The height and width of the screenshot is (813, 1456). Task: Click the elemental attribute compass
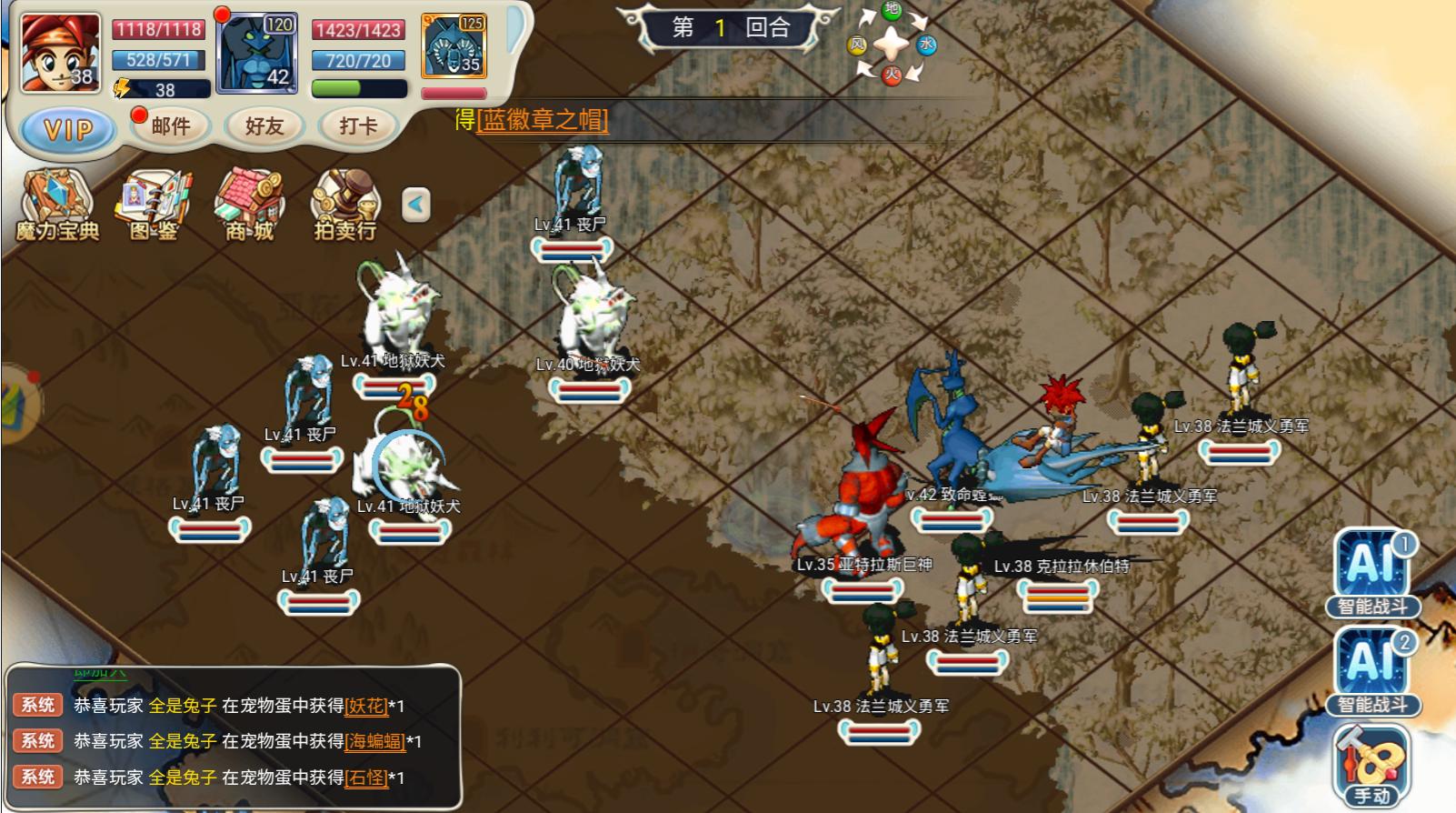(892, 43)
